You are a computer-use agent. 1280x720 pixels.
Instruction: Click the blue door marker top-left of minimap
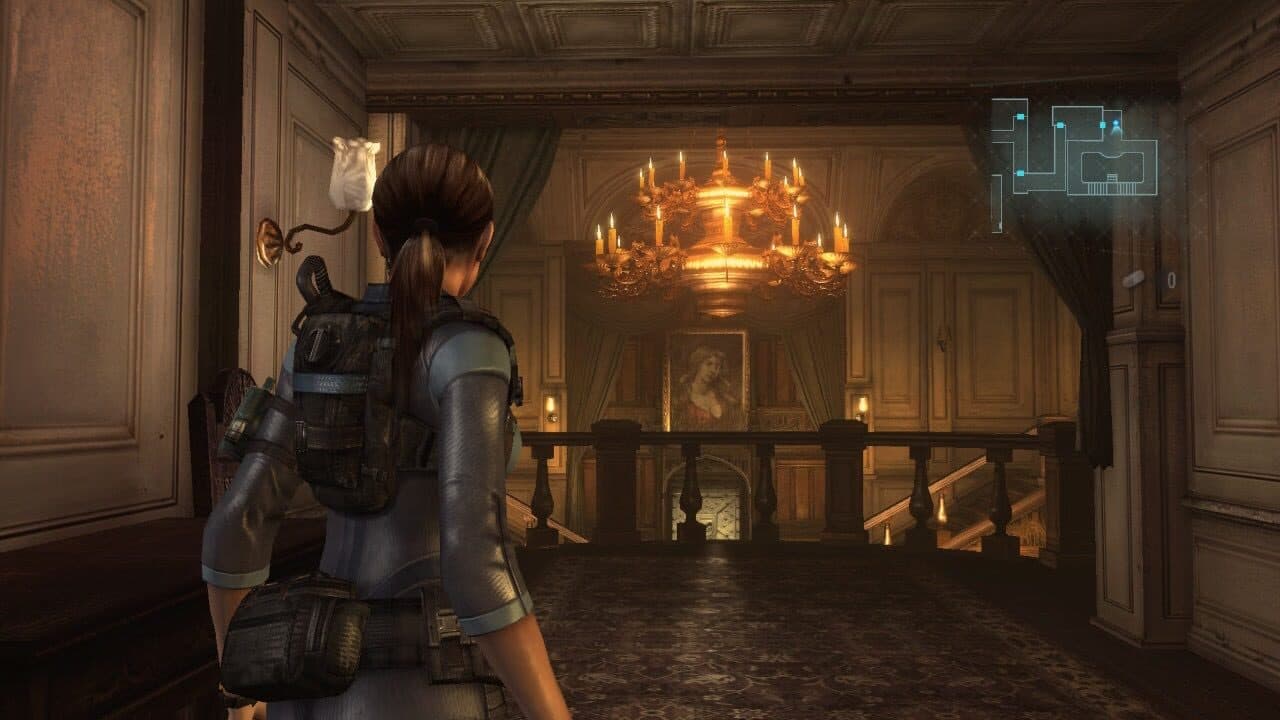point(1021,117)
